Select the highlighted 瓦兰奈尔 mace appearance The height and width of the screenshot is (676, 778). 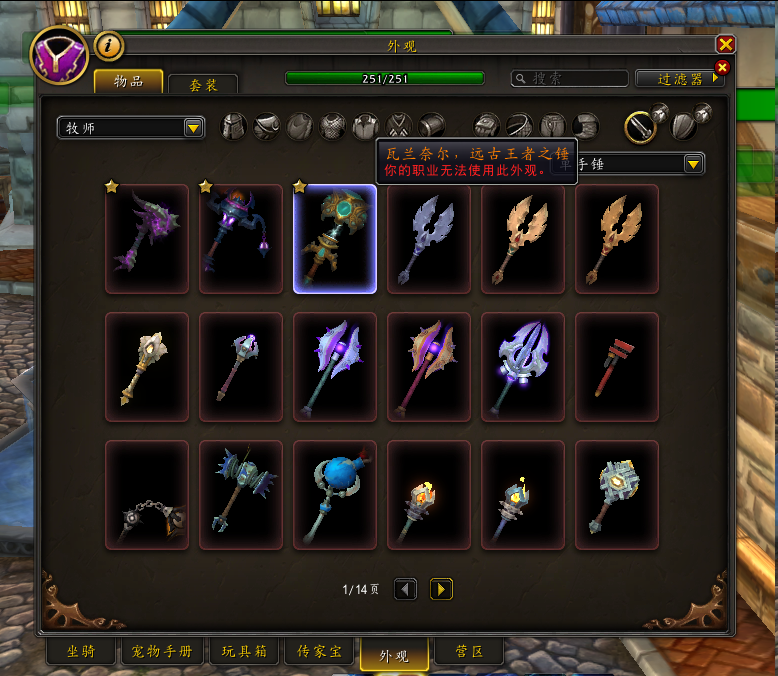[335, 238]
